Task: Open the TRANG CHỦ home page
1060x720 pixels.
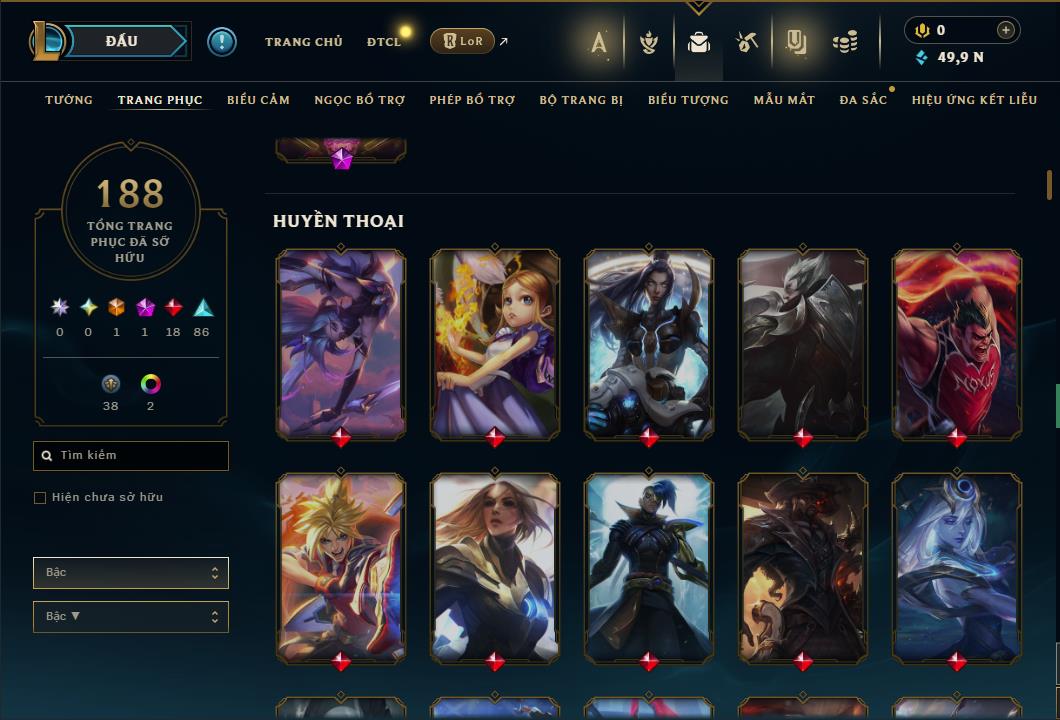Action: (303, 42)
